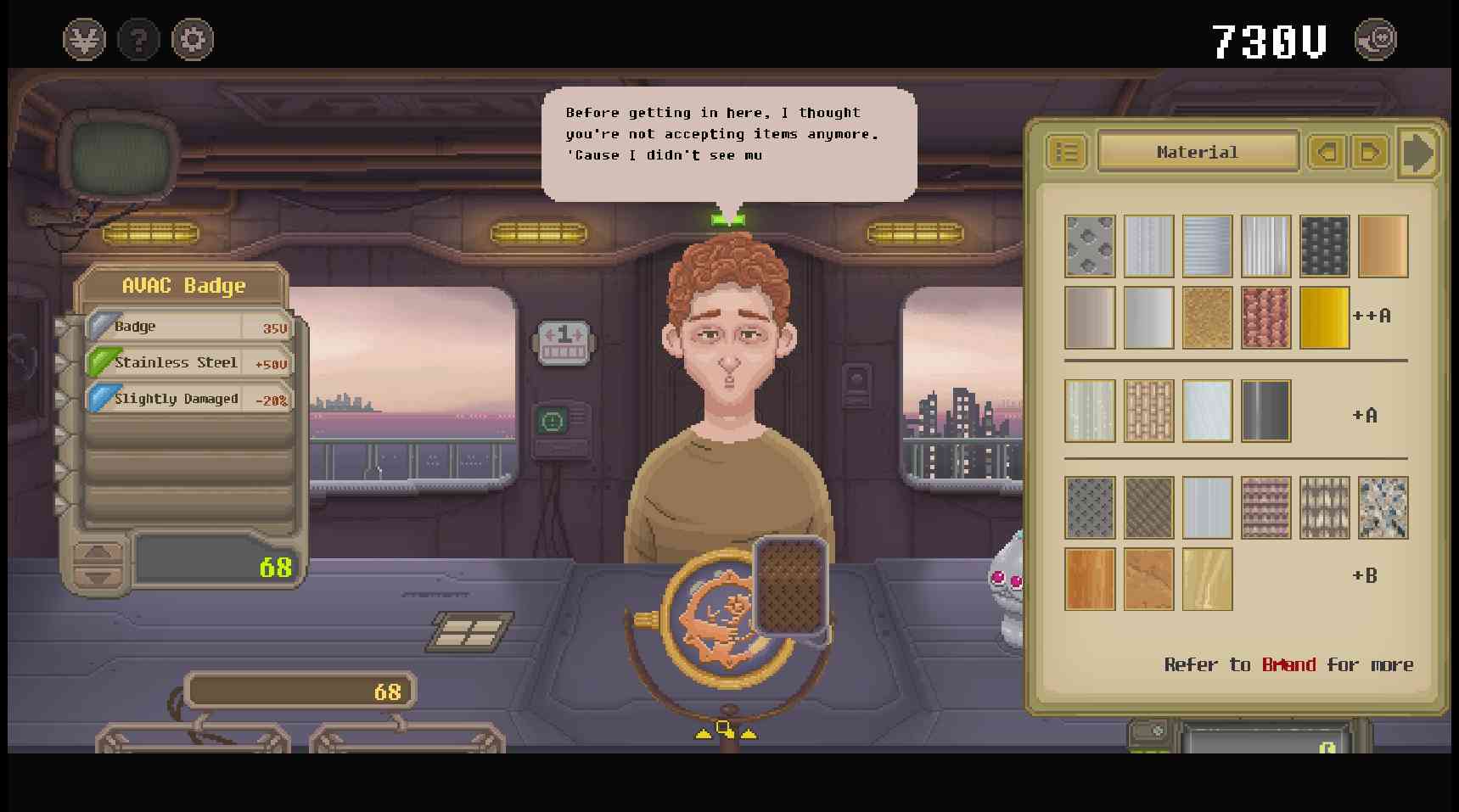Open the gear settings menu
The image size is (1459, 812).
coord(193,40)
